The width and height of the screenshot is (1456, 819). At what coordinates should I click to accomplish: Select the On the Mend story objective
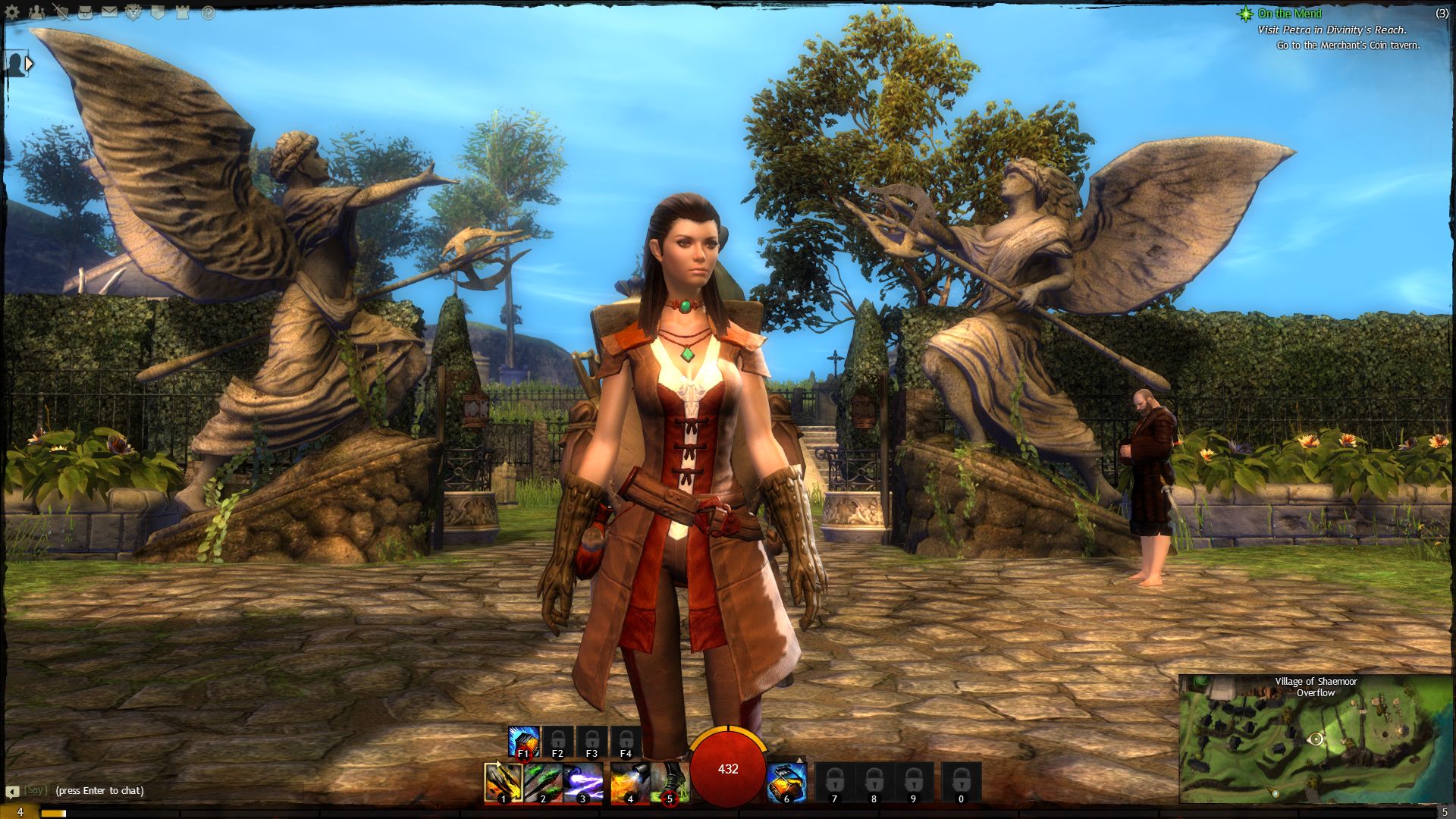coord(1289,14)
